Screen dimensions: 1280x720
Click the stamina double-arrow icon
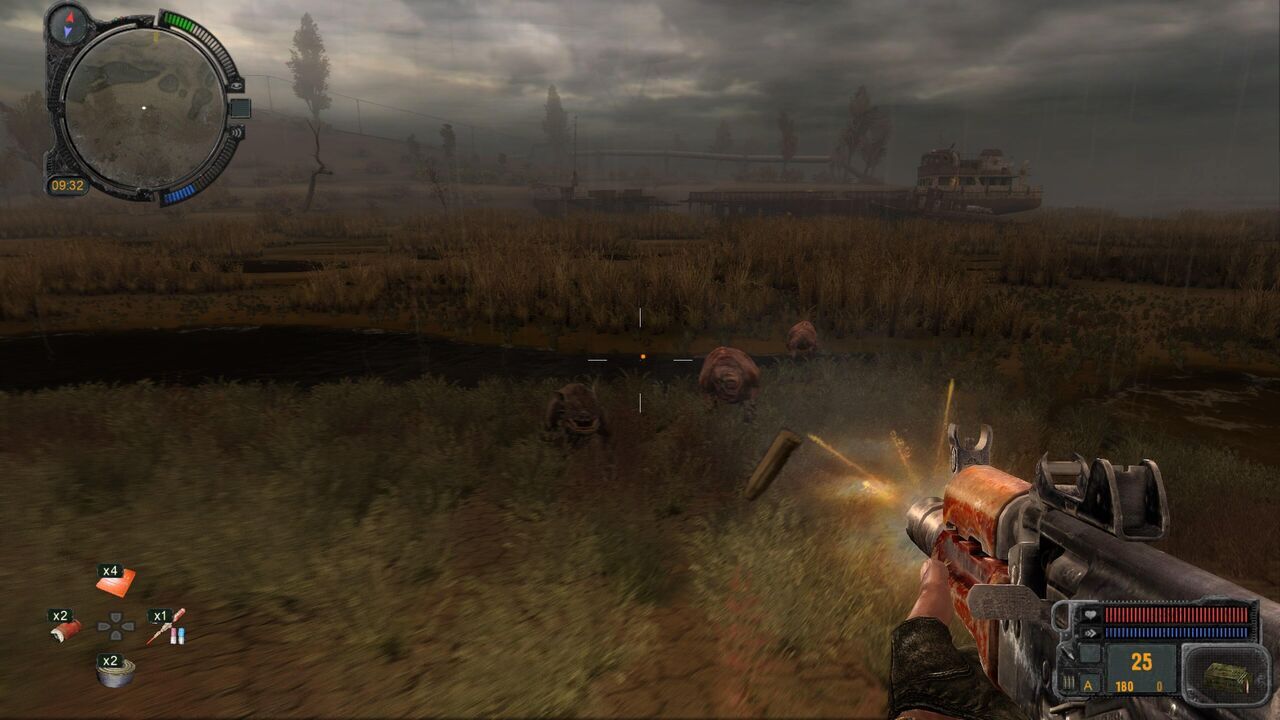click(x=1090, y=632)
